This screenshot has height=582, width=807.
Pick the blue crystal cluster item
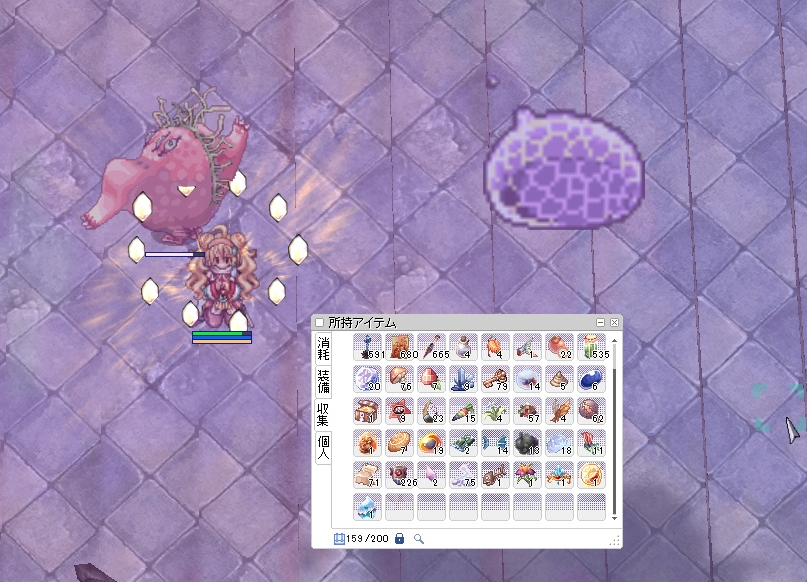click(463, 379)
